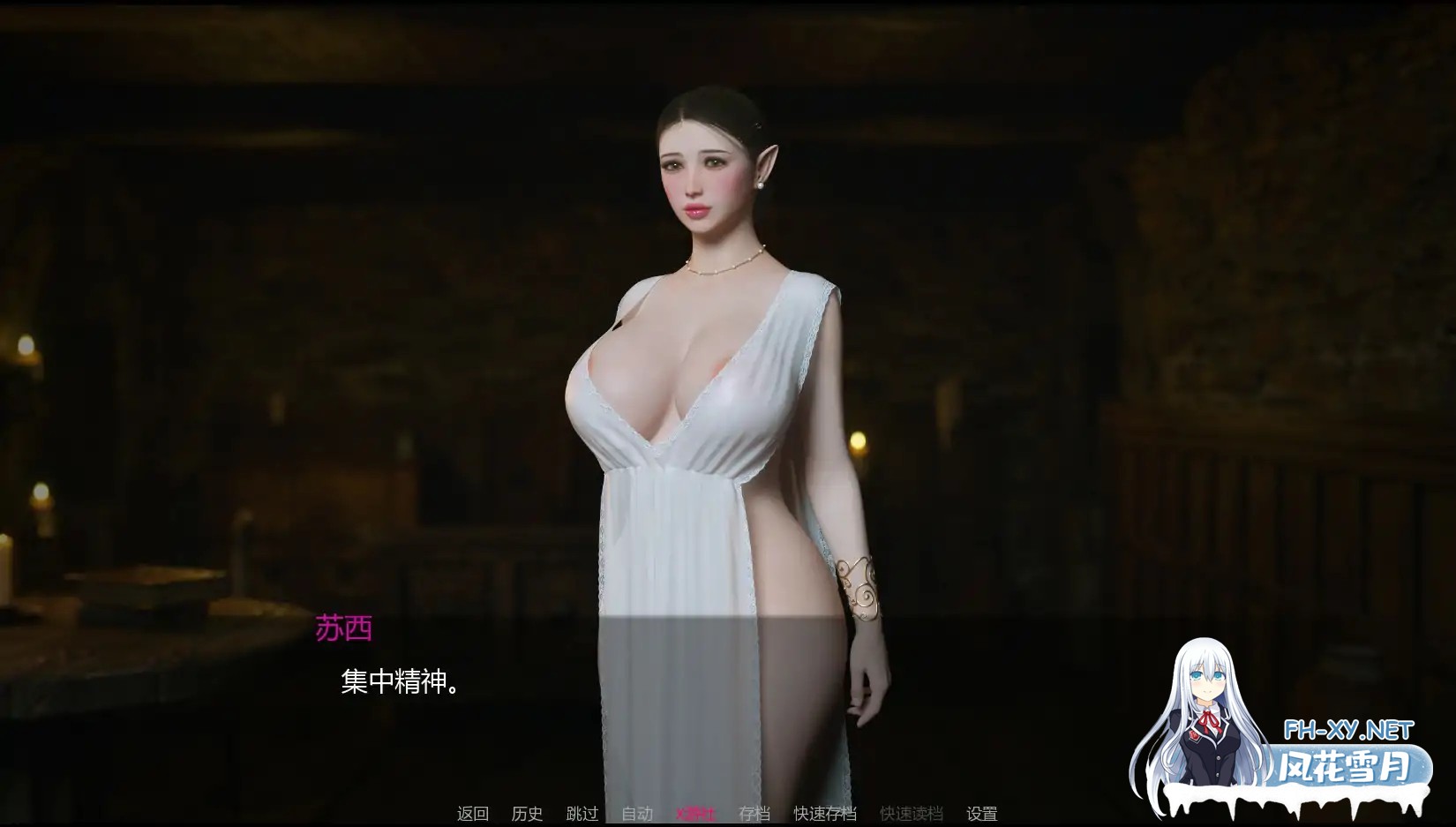Click the dialogue box to continue
Viewport: 1456px width, 827px height.
(x=706, y=697)
